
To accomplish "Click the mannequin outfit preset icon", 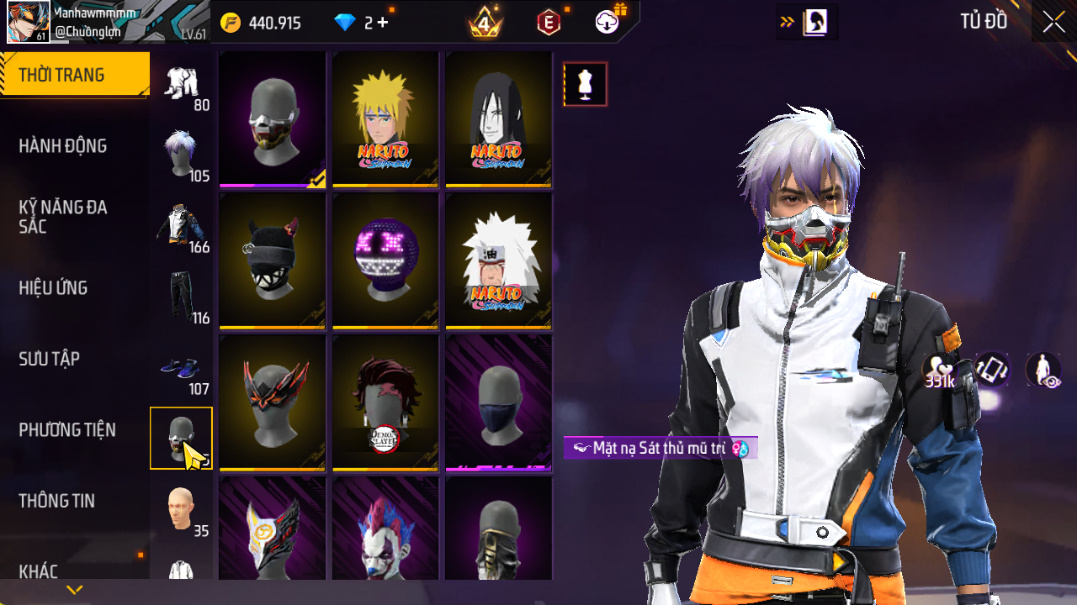I will click(x=585, y=84).
